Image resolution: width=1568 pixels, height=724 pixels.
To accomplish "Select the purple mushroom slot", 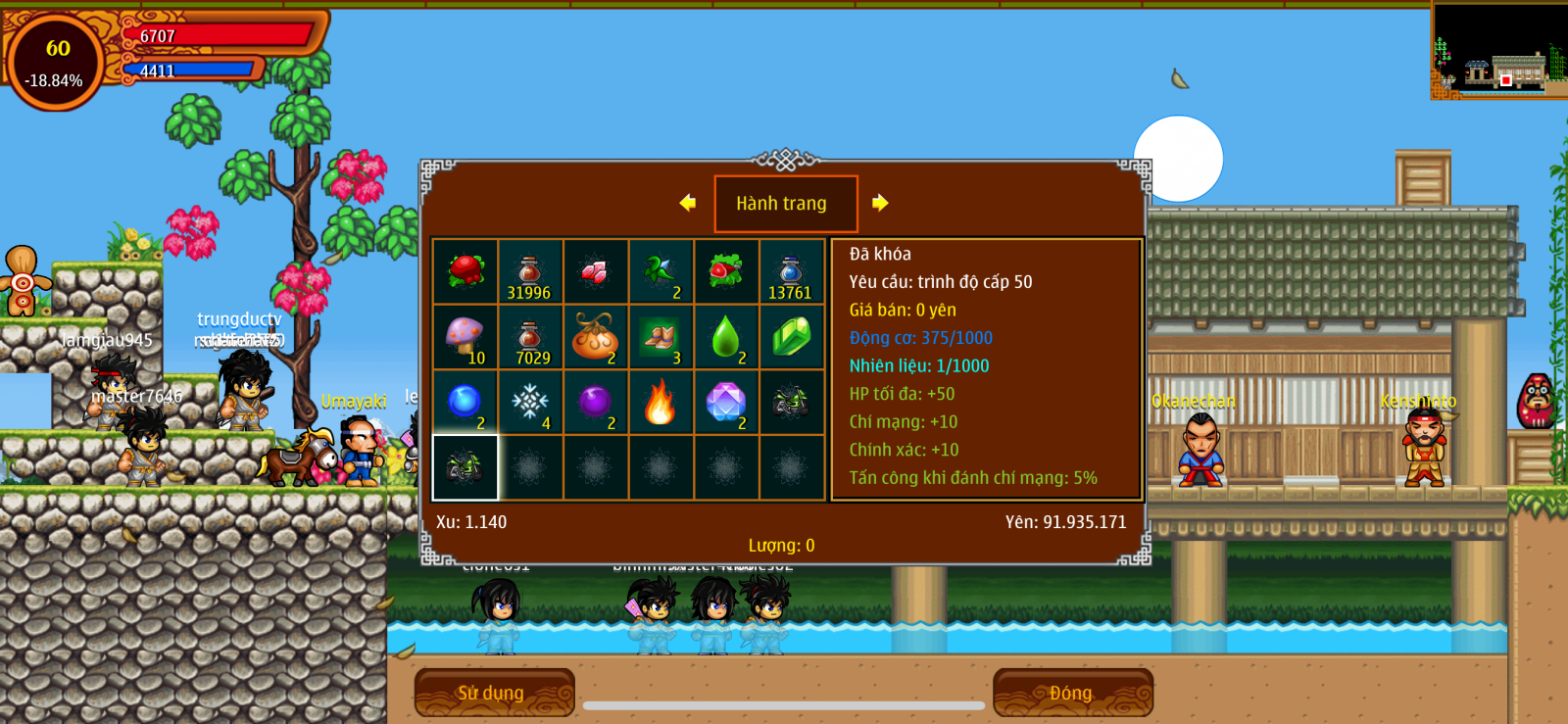I will tap(465, 337).
